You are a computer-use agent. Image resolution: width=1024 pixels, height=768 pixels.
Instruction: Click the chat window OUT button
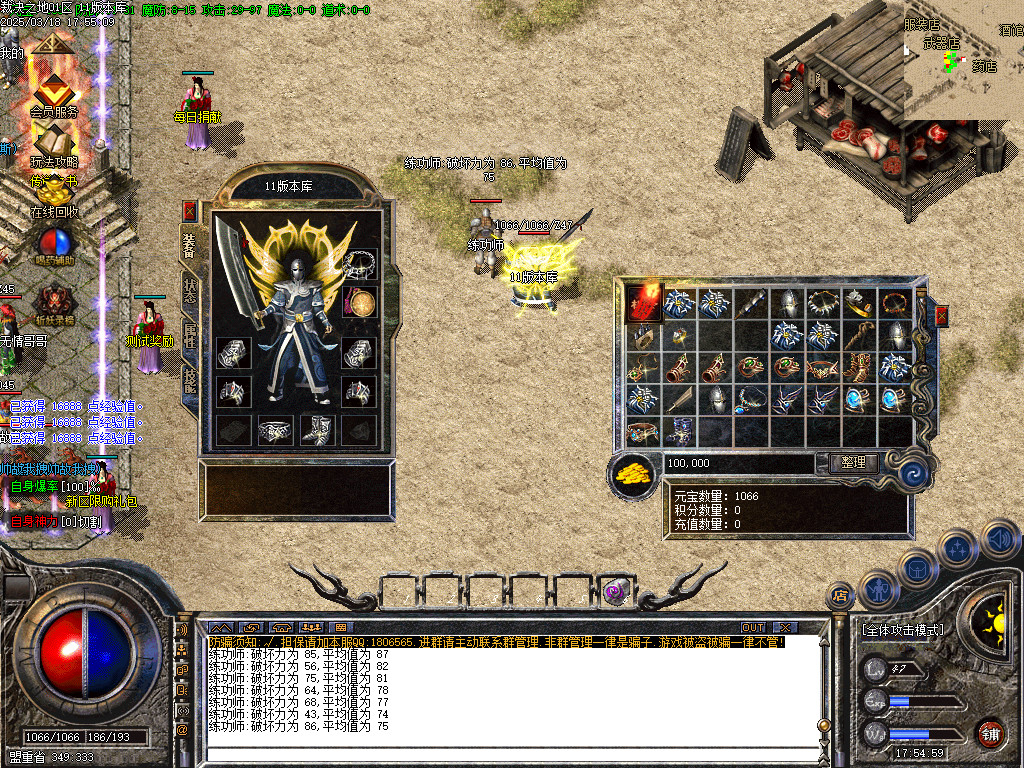752,627
